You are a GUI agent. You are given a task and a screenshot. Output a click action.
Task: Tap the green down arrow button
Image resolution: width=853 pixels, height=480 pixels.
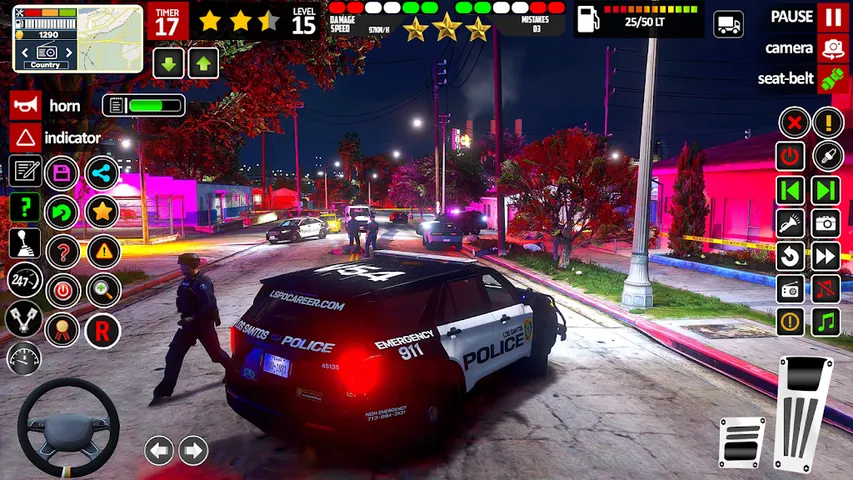(x=168, y=63)
